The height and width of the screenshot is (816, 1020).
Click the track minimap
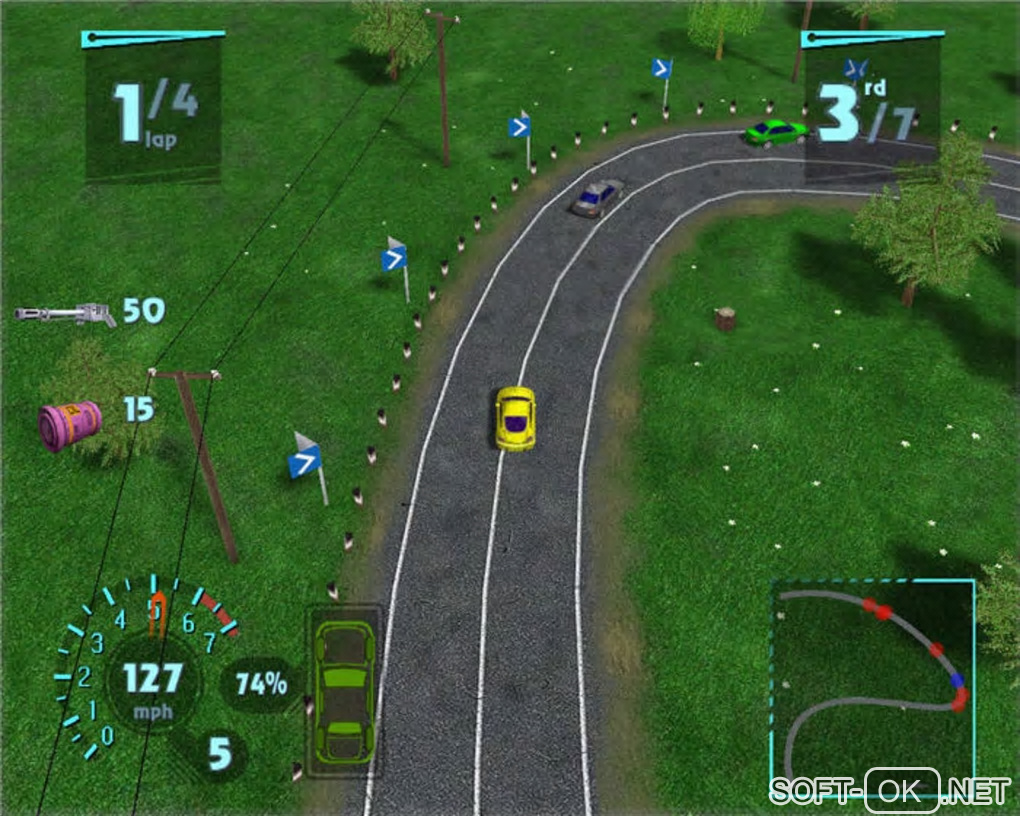pos(872,680)
